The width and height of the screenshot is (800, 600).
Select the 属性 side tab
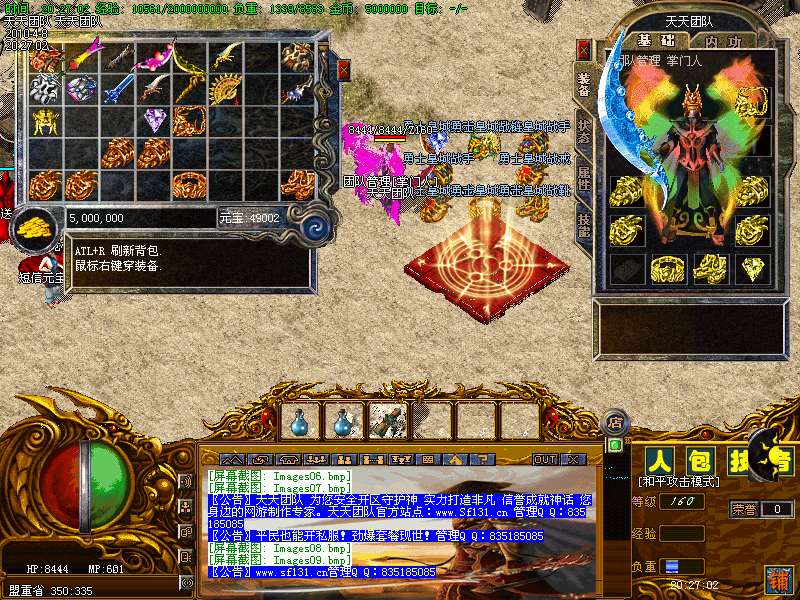(x=584, y=178)
